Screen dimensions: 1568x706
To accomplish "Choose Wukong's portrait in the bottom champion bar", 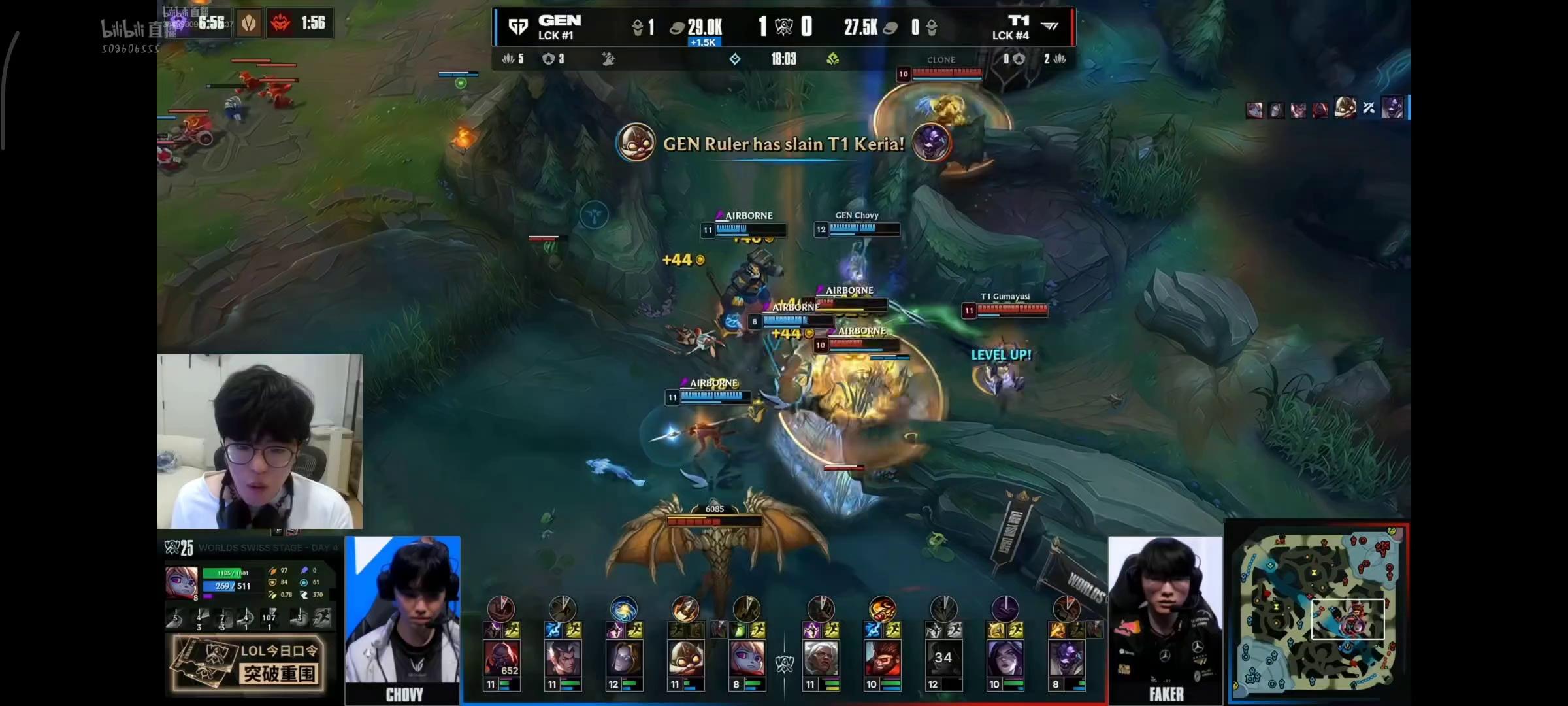I will point(881,658).
